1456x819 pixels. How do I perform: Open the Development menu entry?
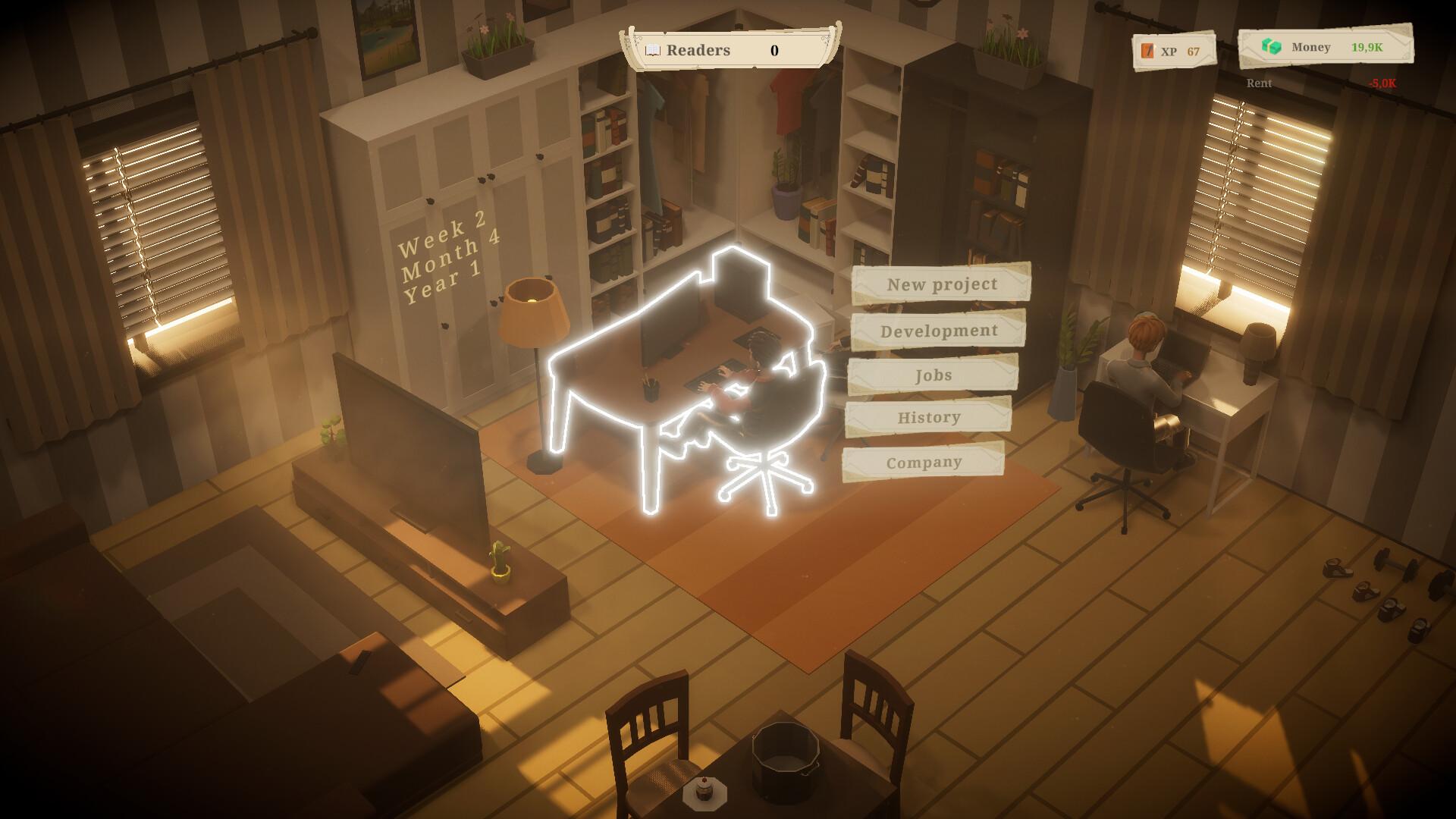pyautogui.click(x=938, y=331)
